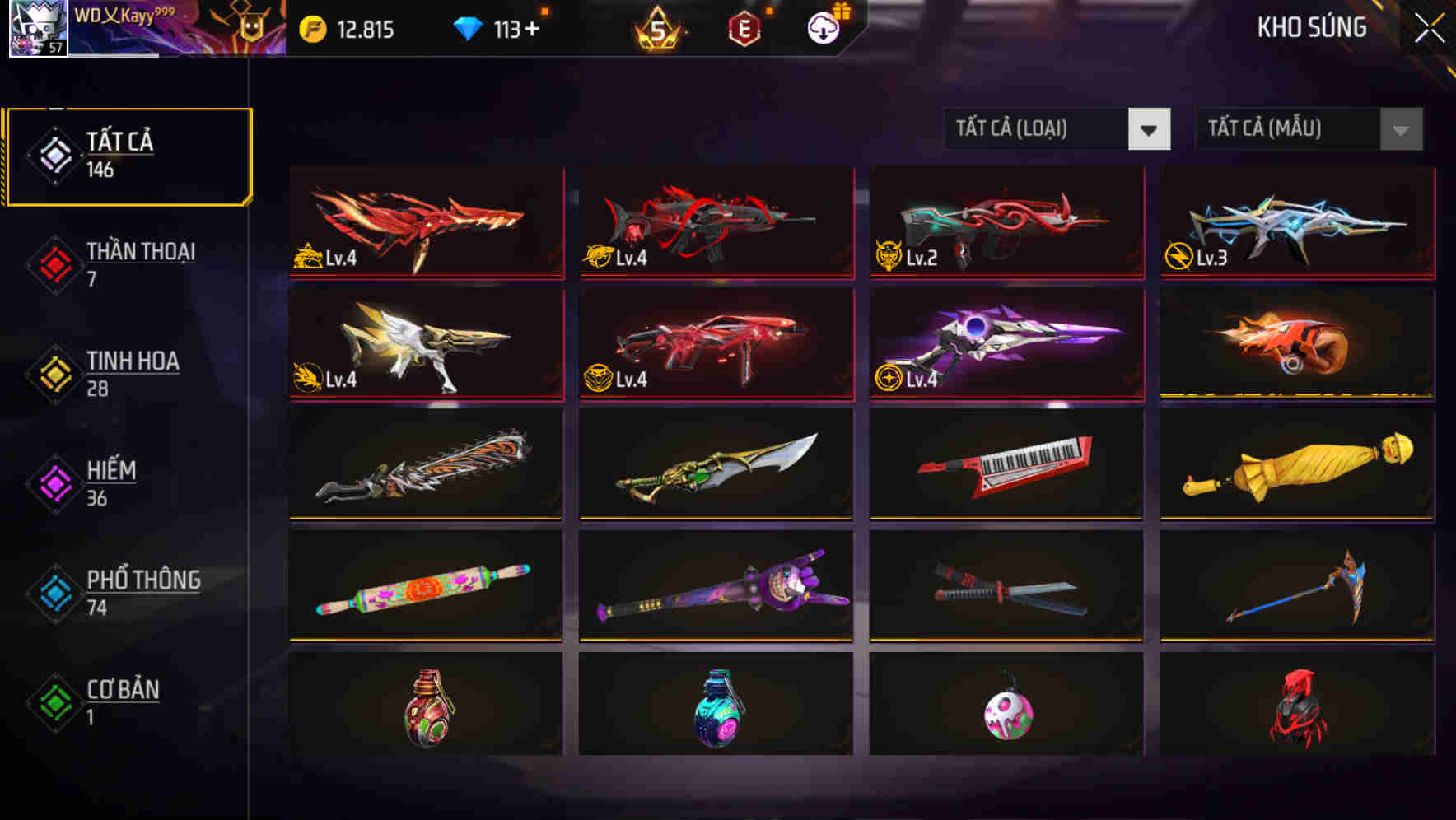Open the TẤT CẢ (MẪU) dropdown
The height and width of the screenshot is (820, 1456).
pyautogui.click(x=1308, y=129)
